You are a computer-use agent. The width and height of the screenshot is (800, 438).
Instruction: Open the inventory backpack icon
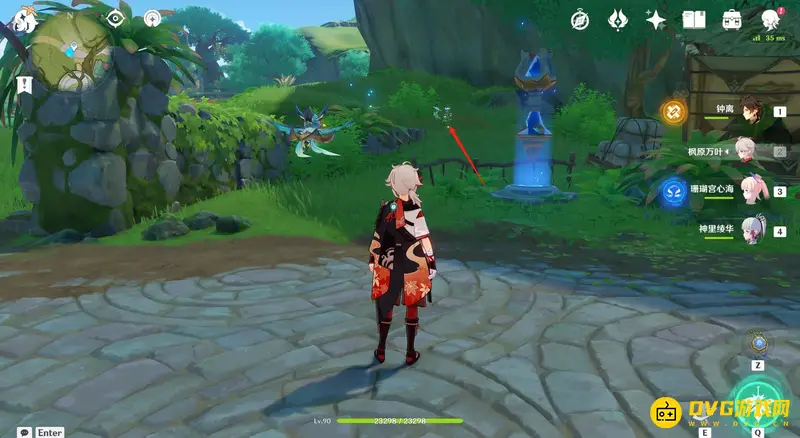[732, 19]
